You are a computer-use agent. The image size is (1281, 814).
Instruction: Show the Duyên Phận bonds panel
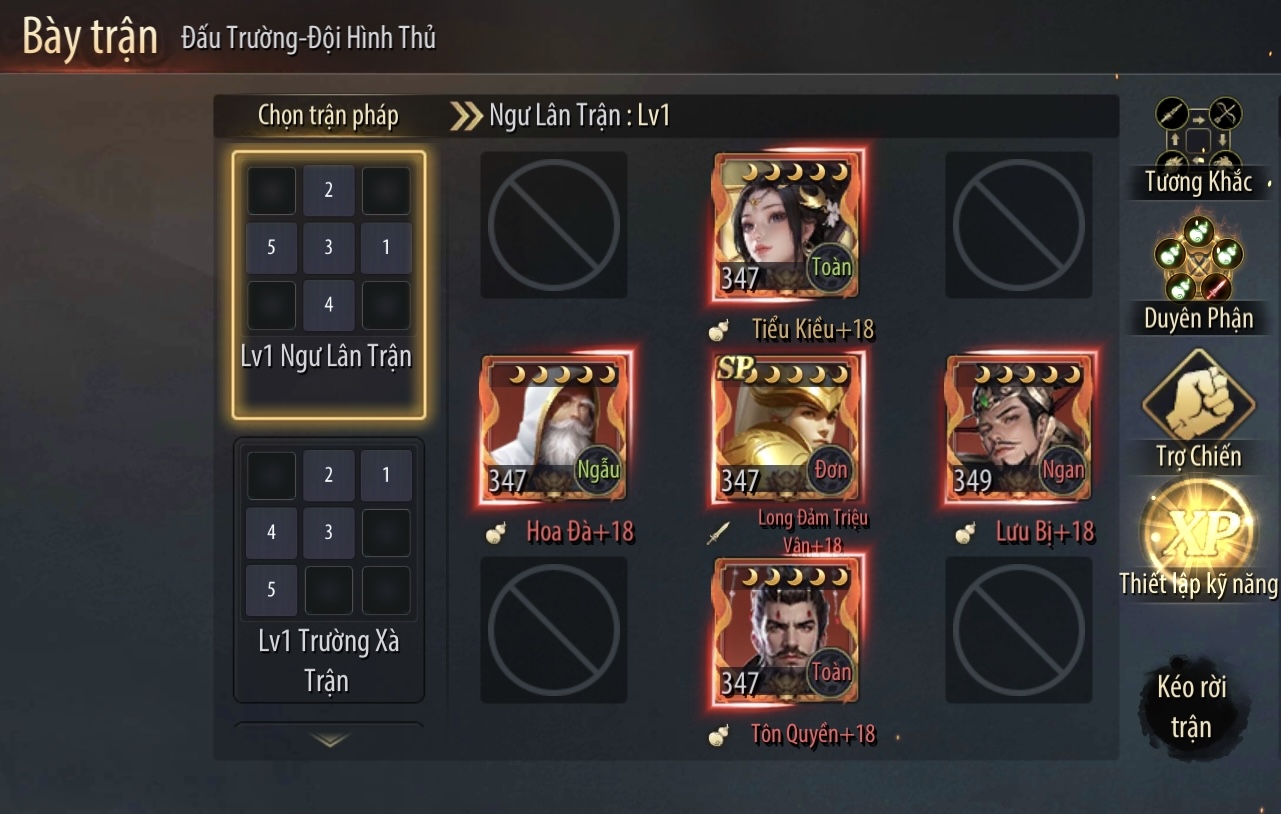(x=1198, y=272)
